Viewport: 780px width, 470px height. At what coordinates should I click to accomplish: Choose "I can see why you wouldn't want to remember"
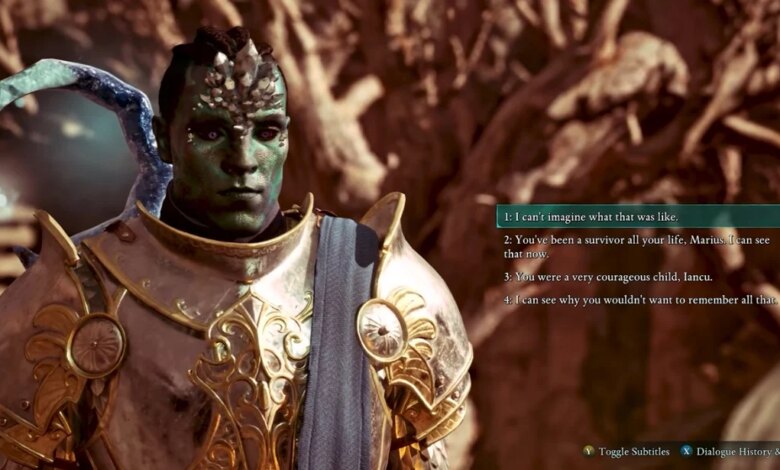tap(640, 300)
